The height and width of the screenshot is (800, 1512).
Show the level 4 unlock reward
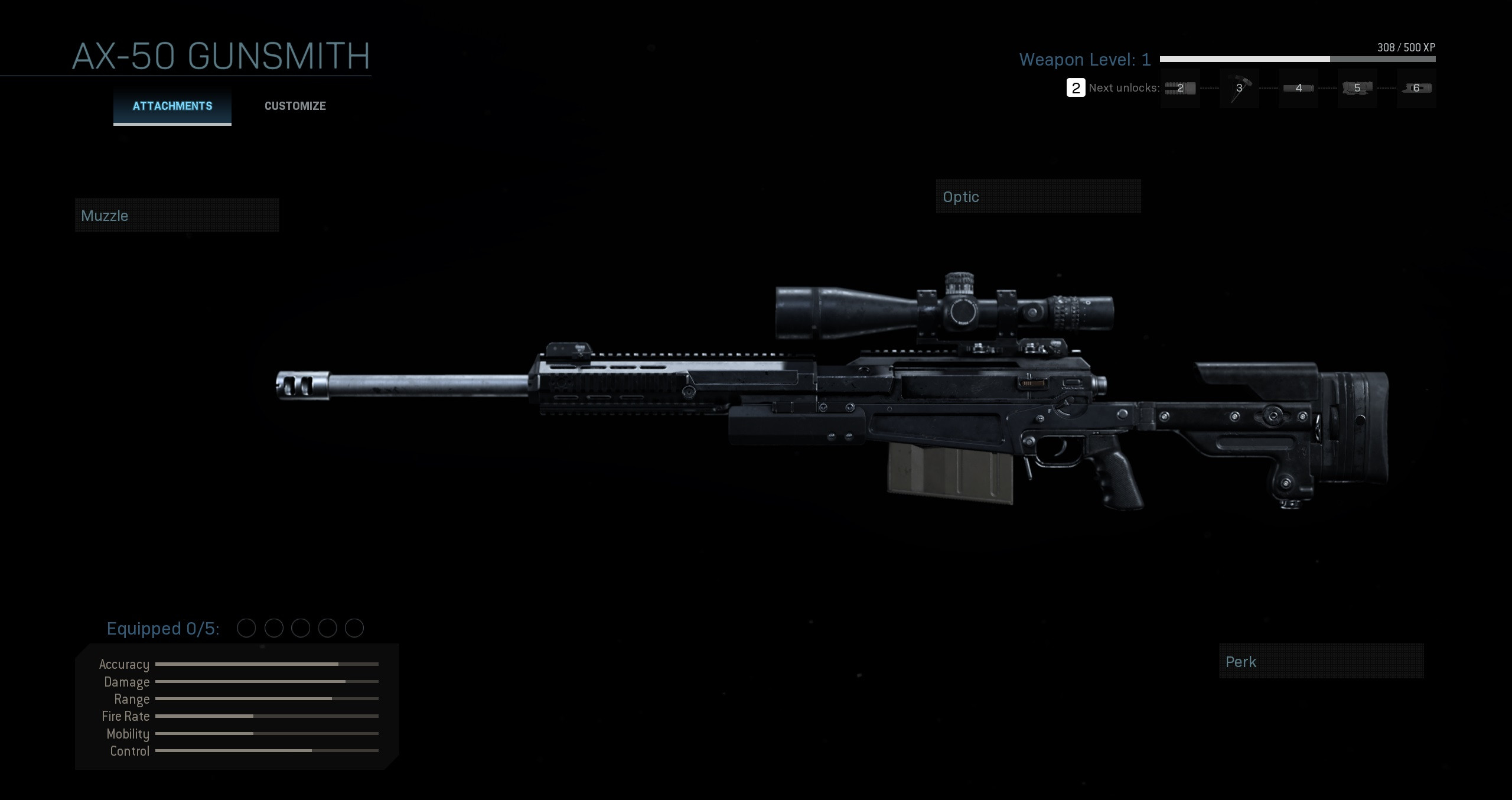pyautogui.click(x=1298, y=88)
